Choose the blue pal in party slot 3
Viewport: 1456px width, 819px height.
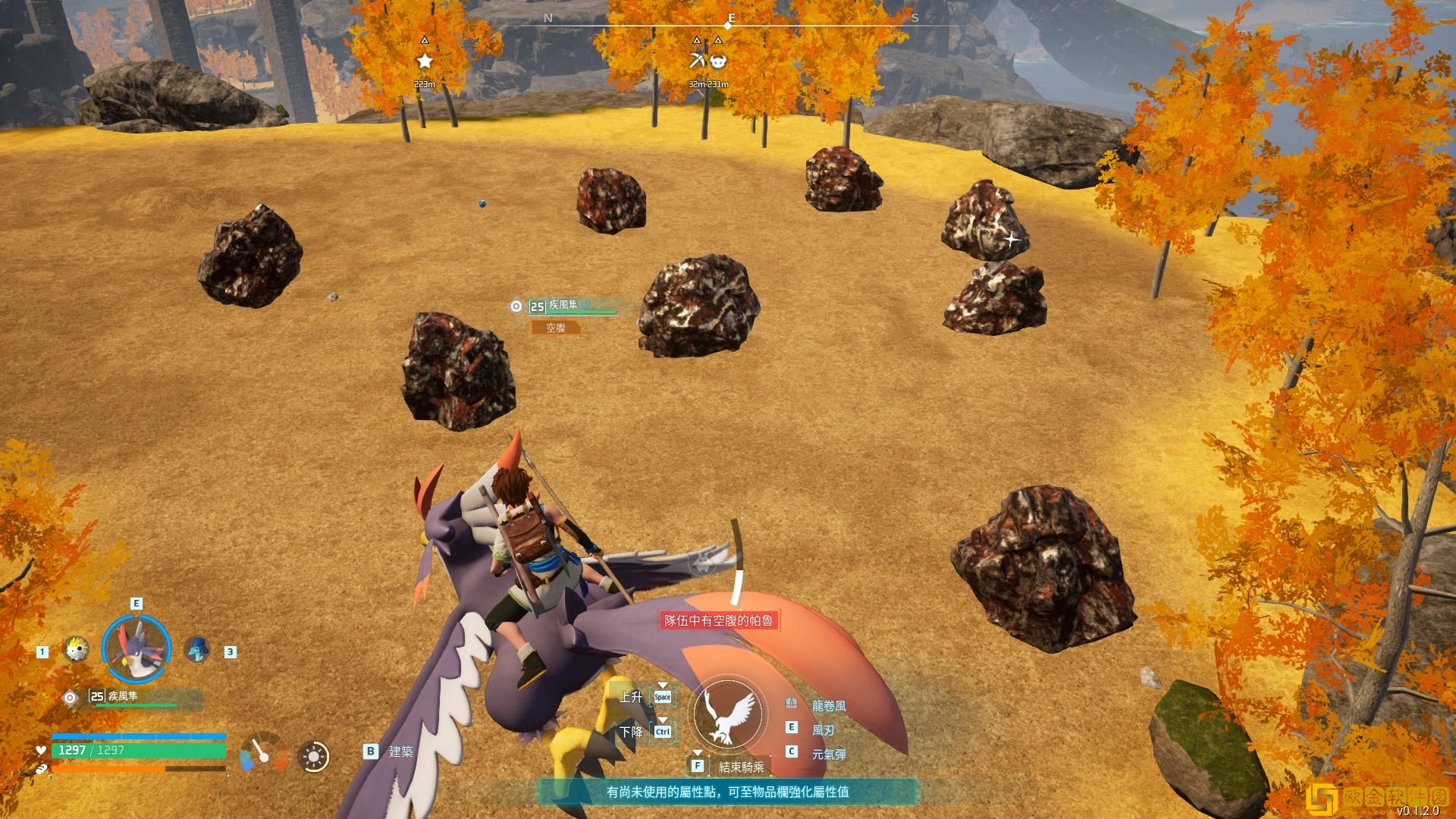click(197, 649)
